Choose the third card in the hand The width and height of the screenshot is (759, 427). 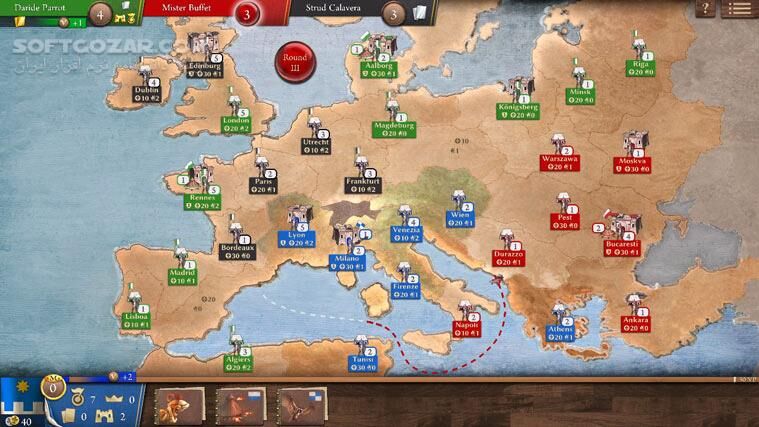pyautogui.click(x=302, y=406)
